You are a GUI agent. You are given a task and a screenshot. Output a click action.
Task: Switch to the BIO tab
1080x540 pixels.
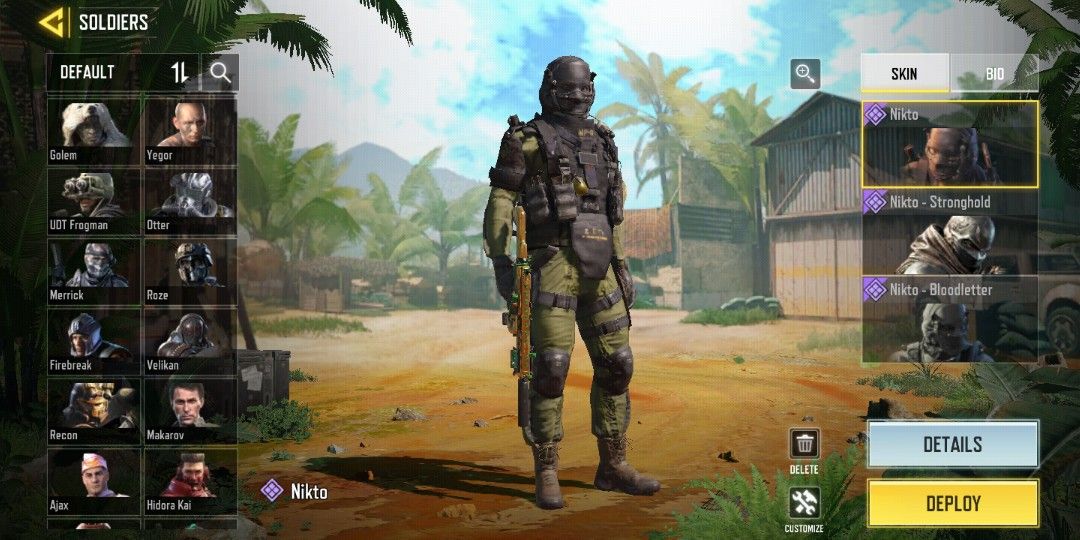(994, 74)
